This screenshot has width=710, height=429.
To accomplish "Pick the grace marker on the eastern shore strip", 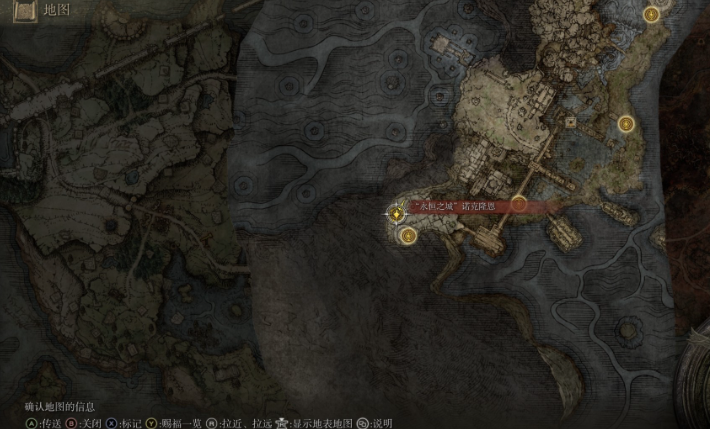I will point(627,123).
